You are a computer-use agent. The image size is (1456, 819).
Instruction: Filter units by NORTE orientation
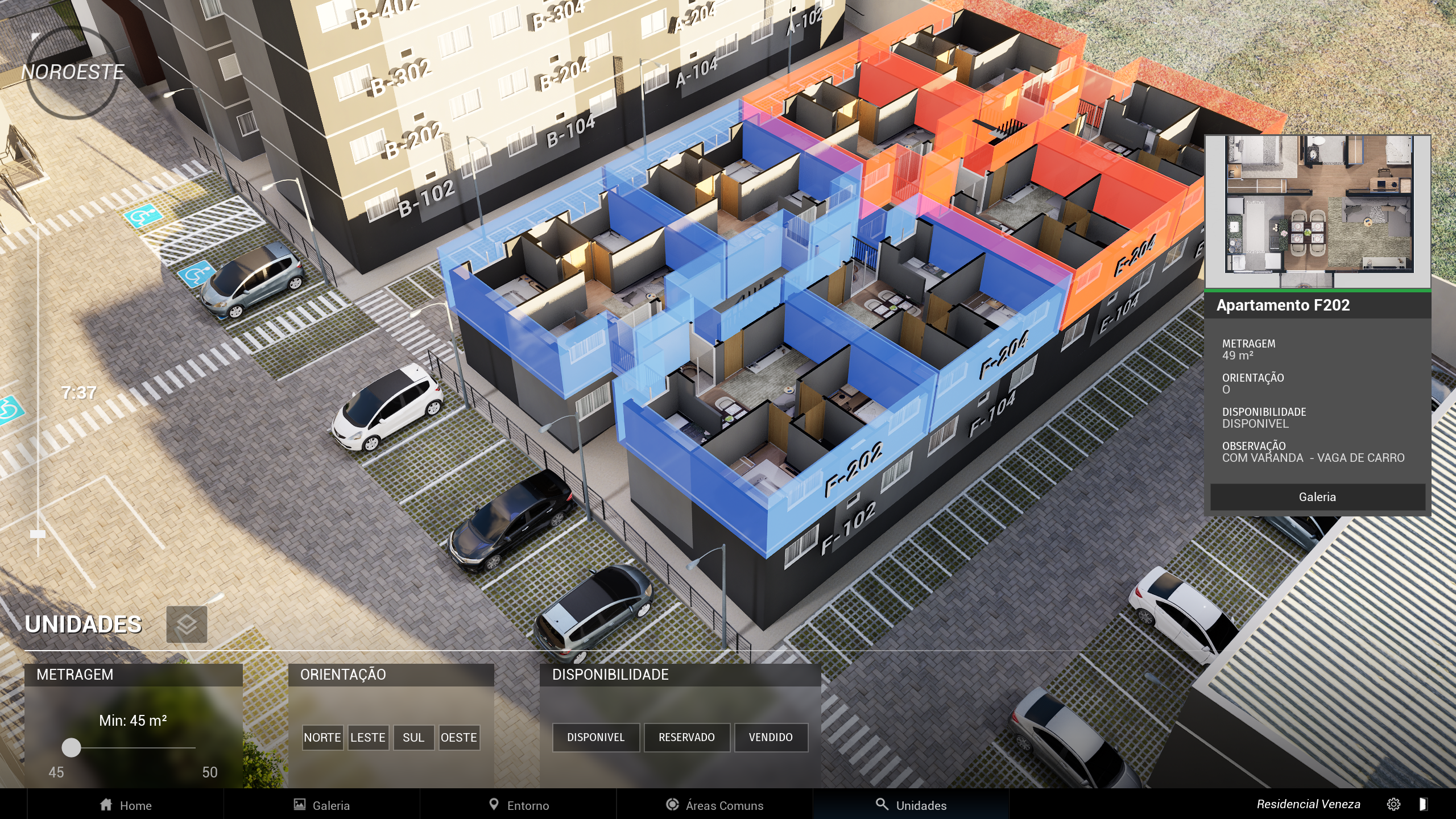pos(322,738)
